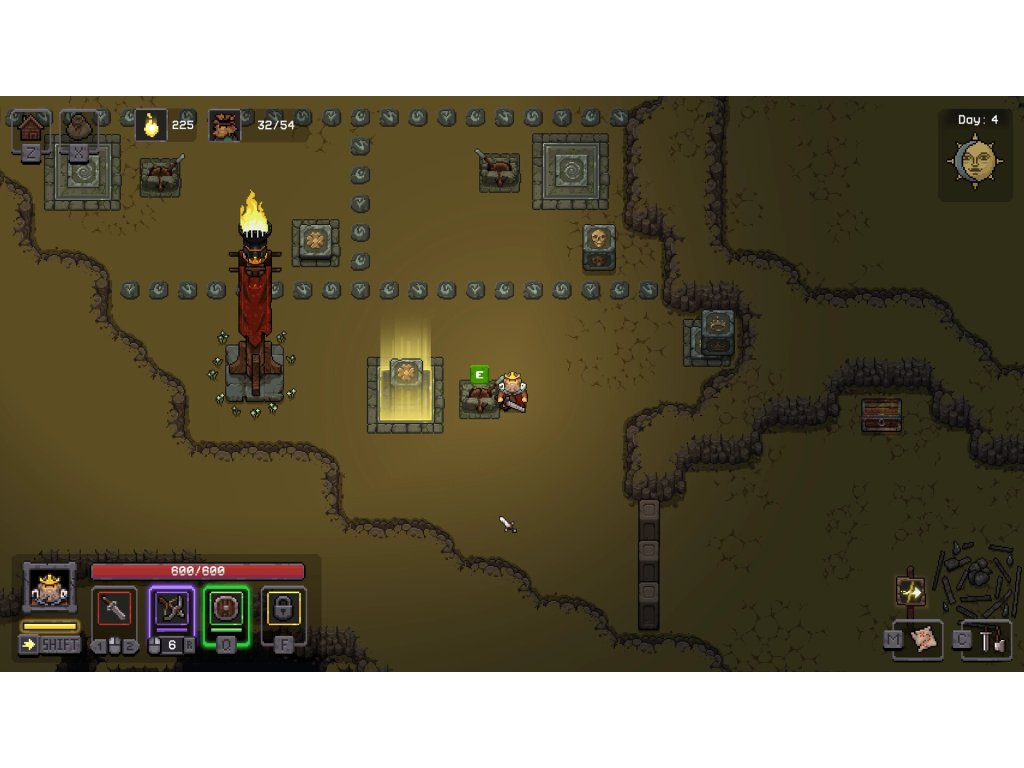Click the flame resource icon

(151, 126)
